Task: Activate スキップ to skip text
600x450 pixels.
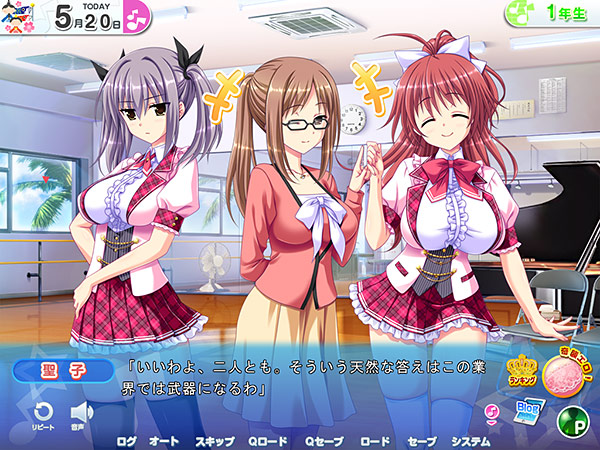Action: (x=215, y=440)
